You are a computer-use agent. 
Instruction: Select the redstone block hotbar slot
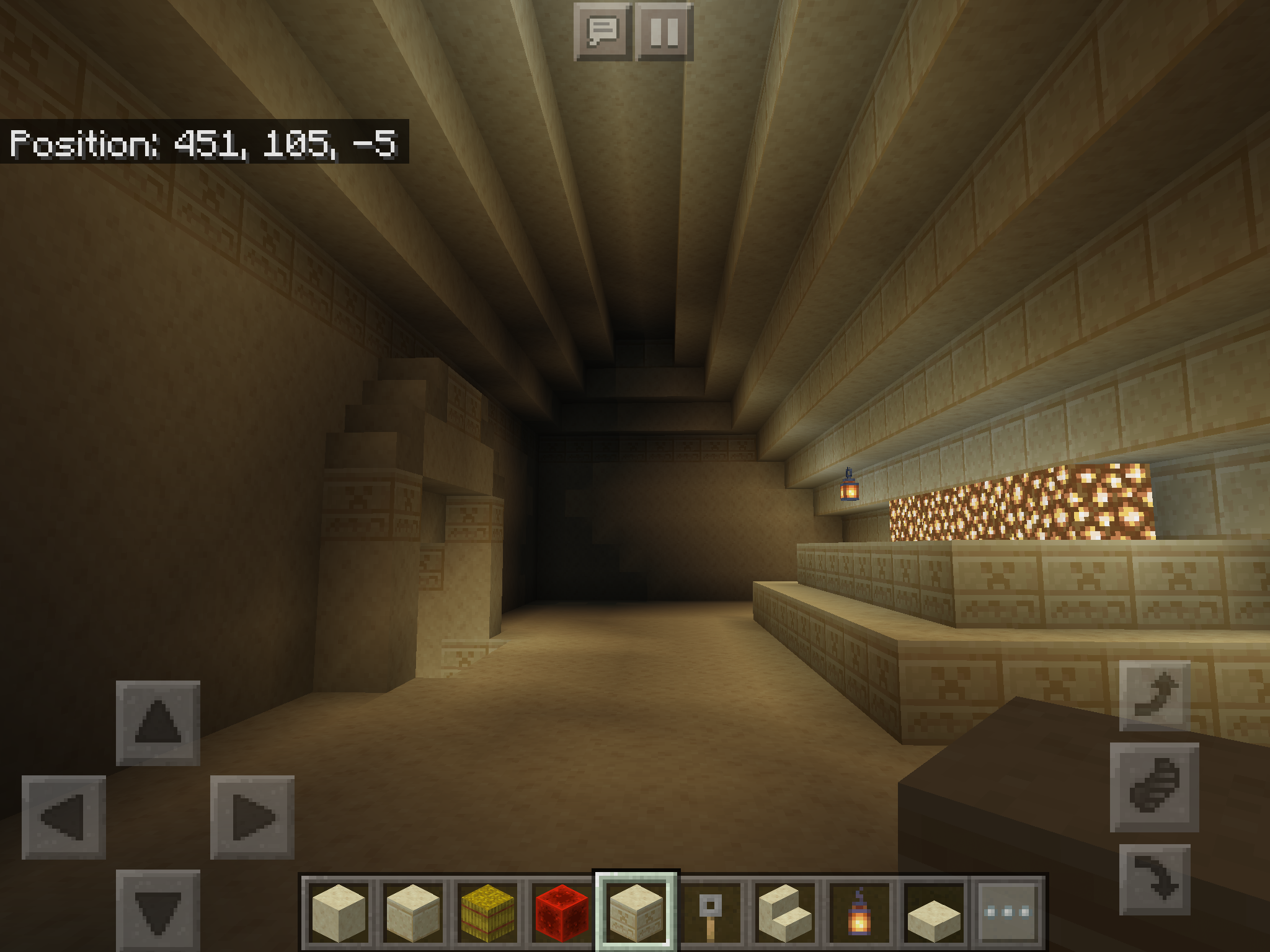point(562,912)
